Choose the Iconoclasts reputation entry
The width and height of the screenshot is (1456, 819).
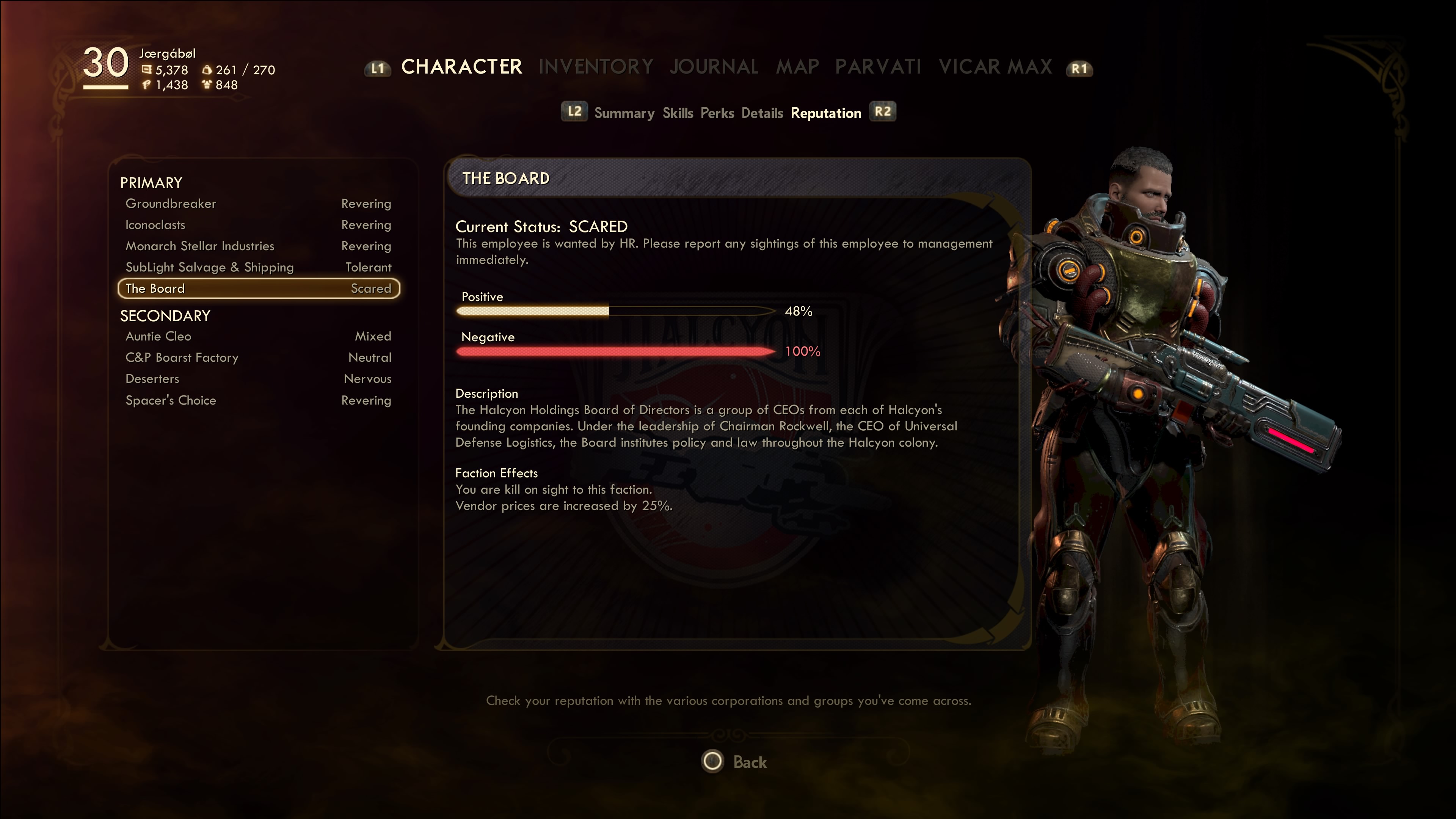point(258,225)
